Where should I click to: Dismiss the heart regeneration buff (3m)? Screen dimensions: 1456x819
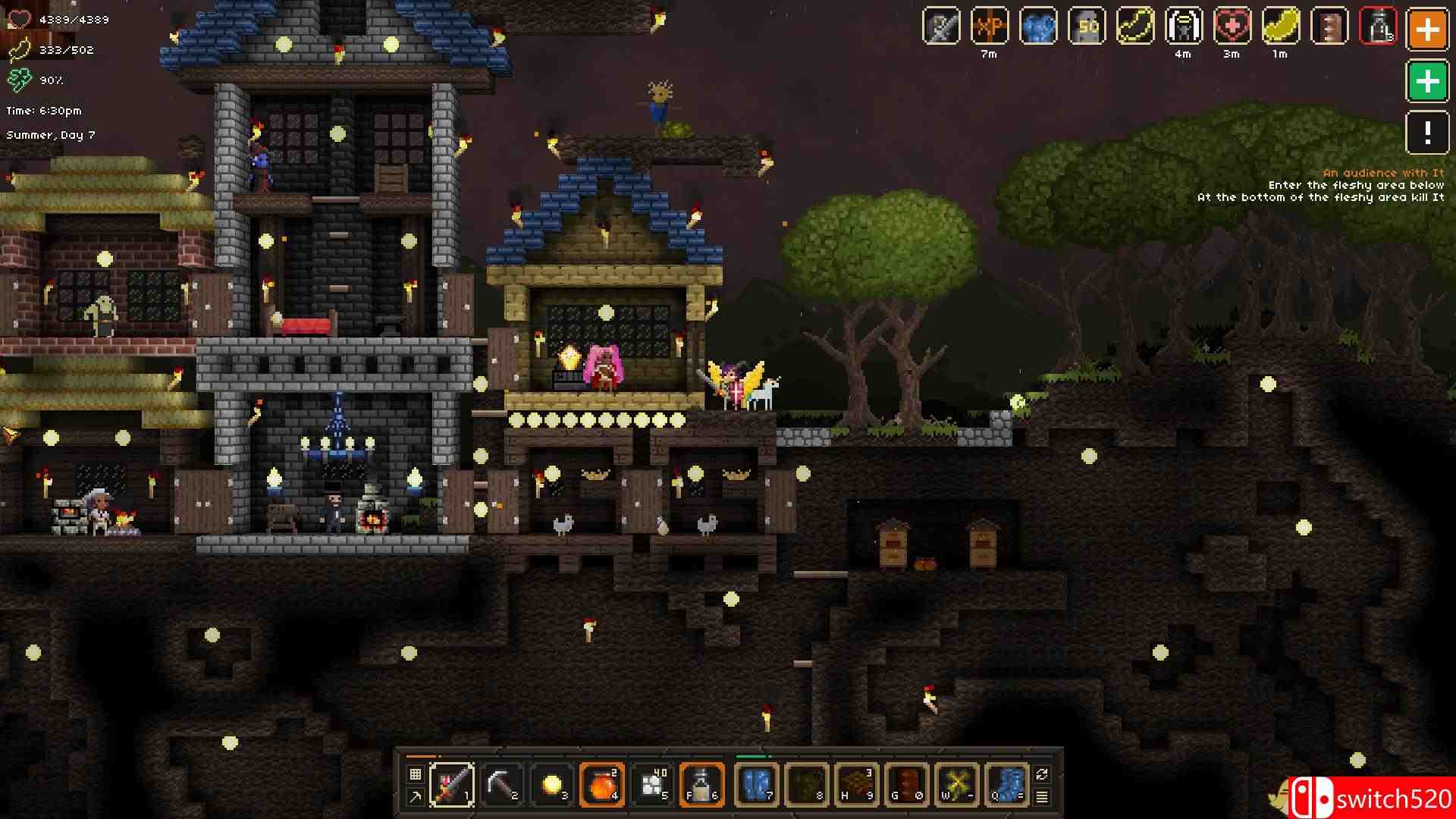[x=1232, y=28]
